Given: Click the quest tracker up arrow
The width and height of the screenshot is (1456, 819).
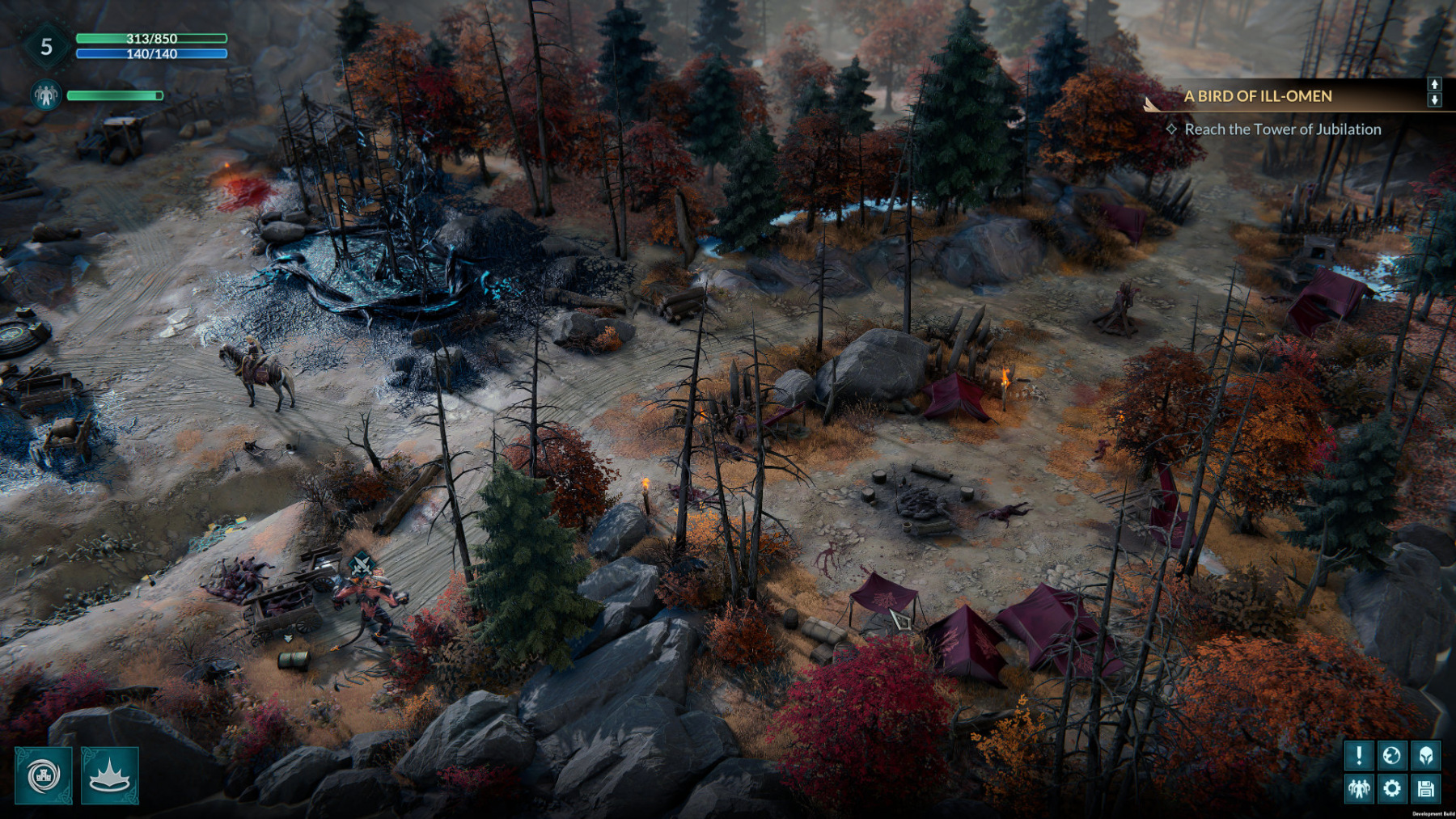Looking at the screenshot, I should tap(1434, 84).
